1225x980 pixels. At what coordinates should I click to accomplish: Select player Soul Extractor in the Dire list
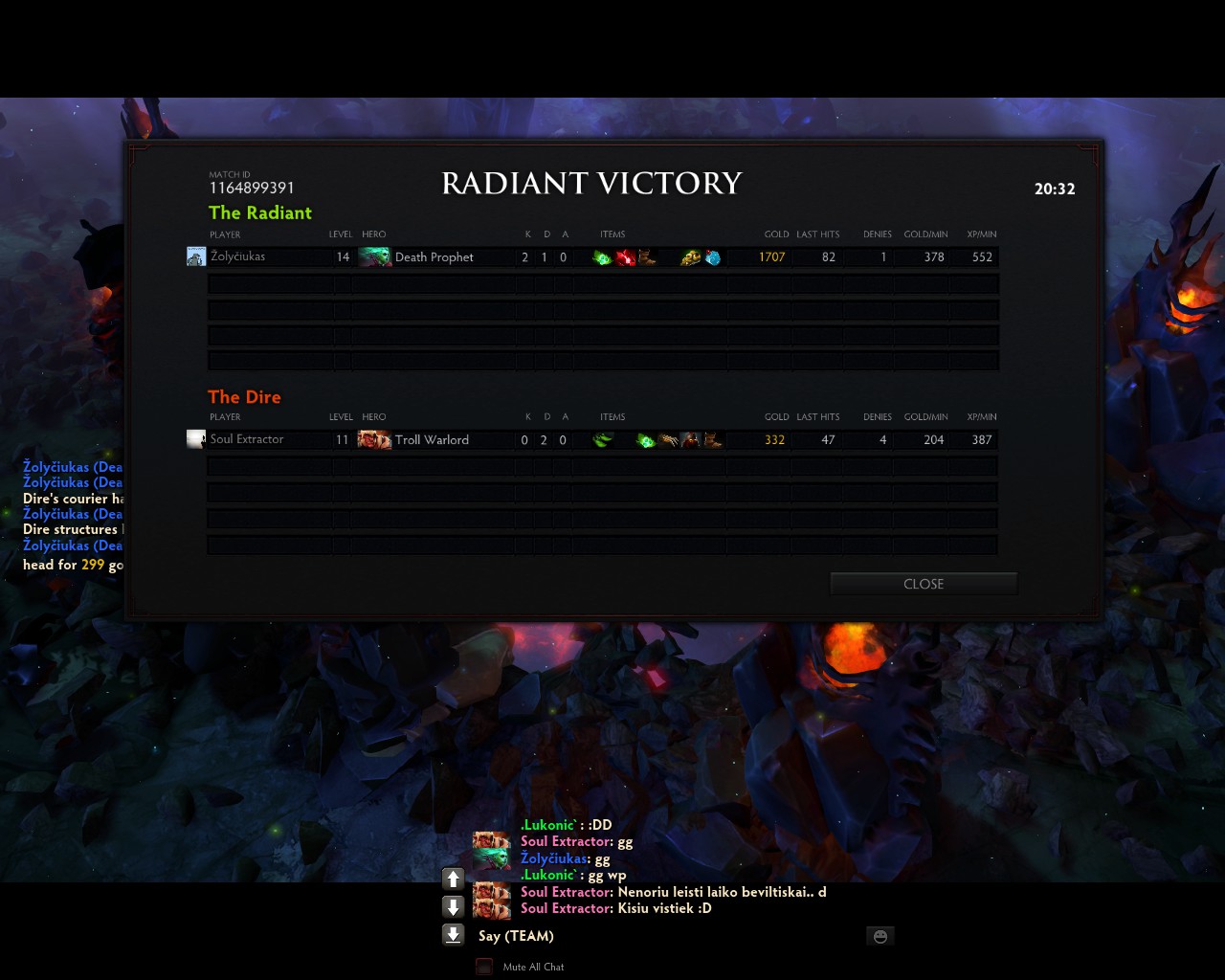click(x=247, y=439)
